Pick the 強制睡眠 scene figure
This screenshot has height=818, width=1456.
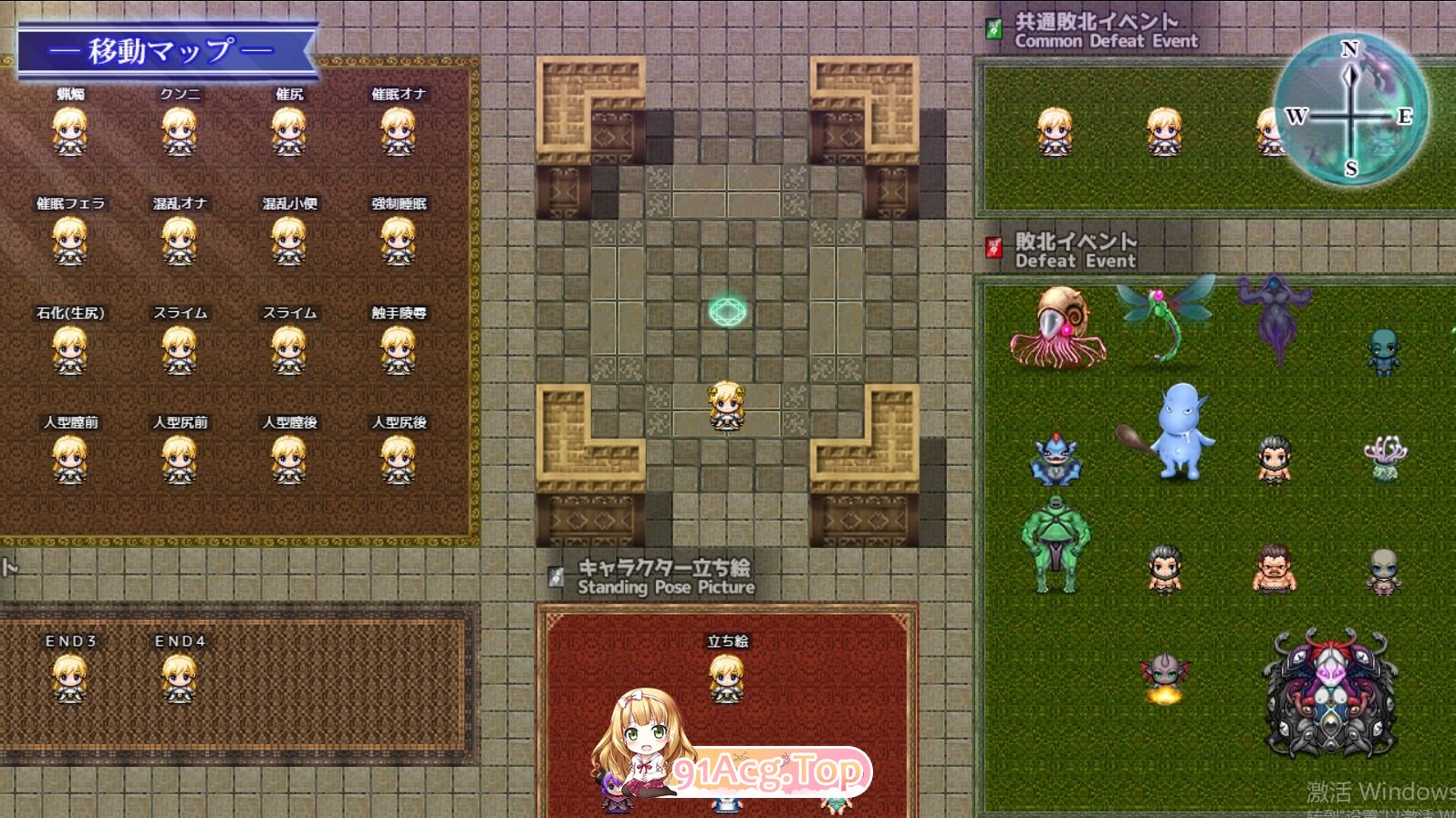coord(399,242)
